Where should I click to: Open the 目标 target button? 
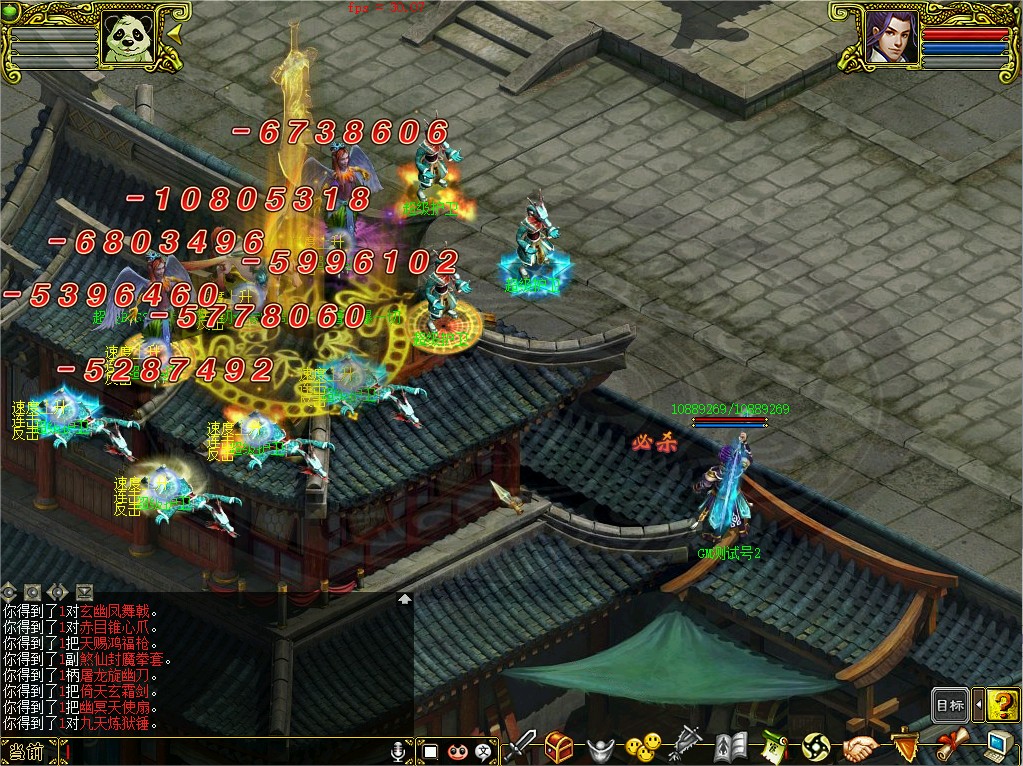[949, 705]
